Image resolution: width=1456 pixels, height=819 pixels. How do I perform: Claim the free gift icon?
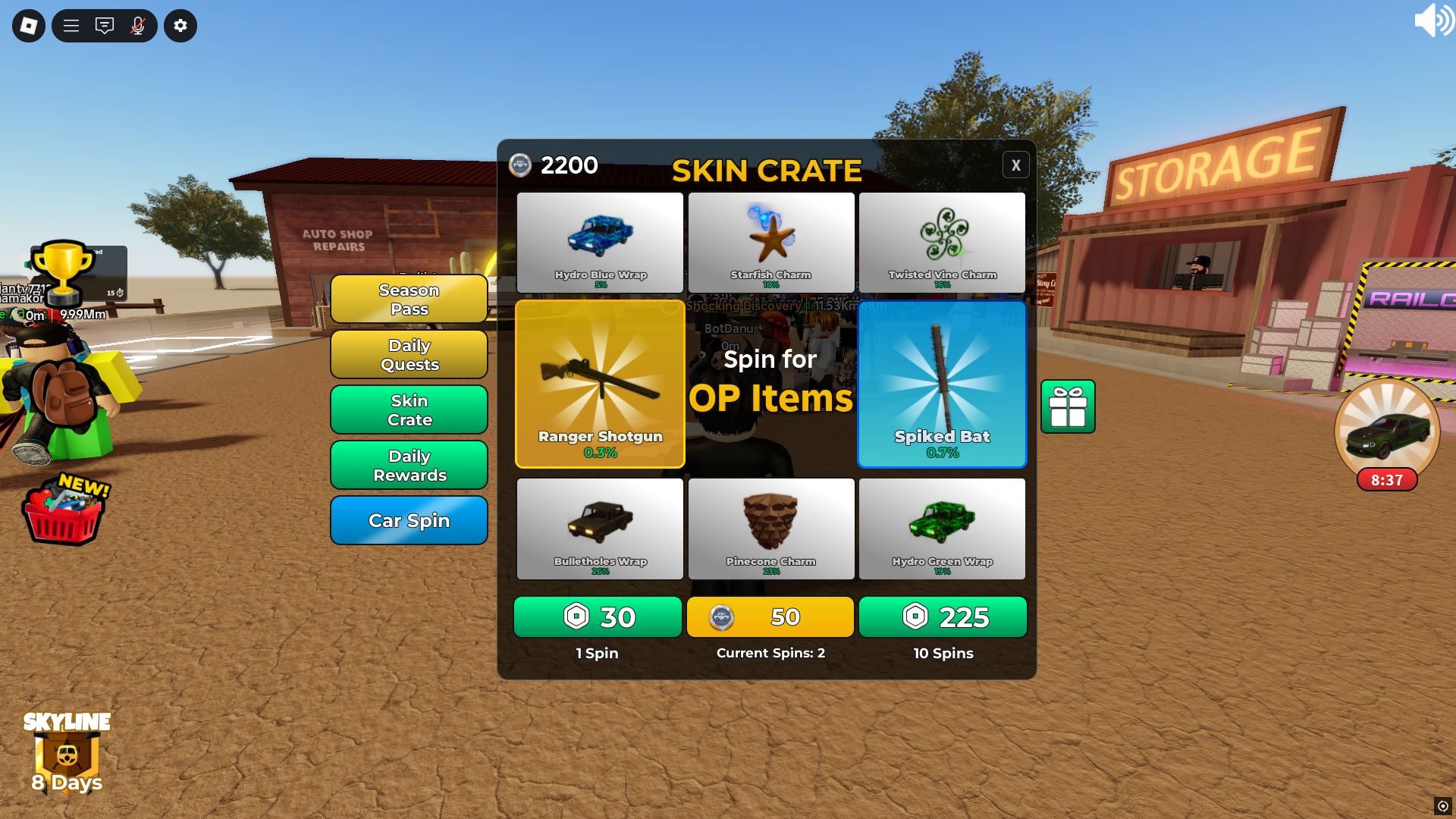1068,407
